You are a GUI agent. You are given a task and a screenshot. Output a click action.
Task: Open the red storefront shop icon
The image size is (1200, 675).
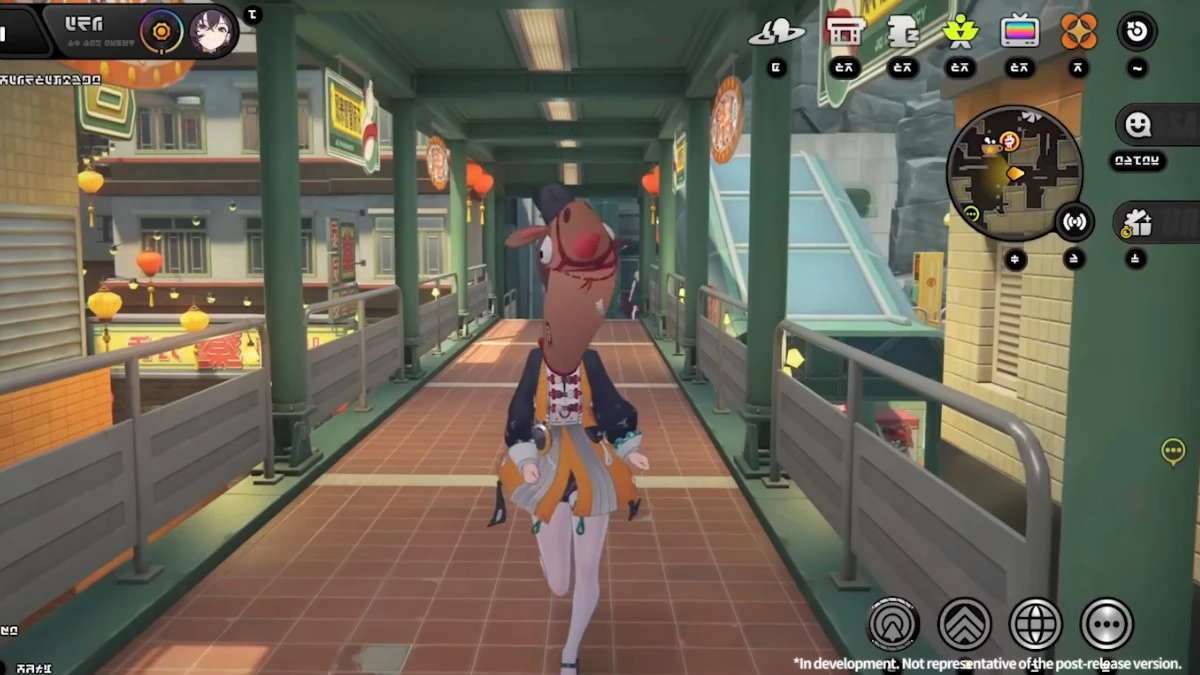click(x=845, y=31)
